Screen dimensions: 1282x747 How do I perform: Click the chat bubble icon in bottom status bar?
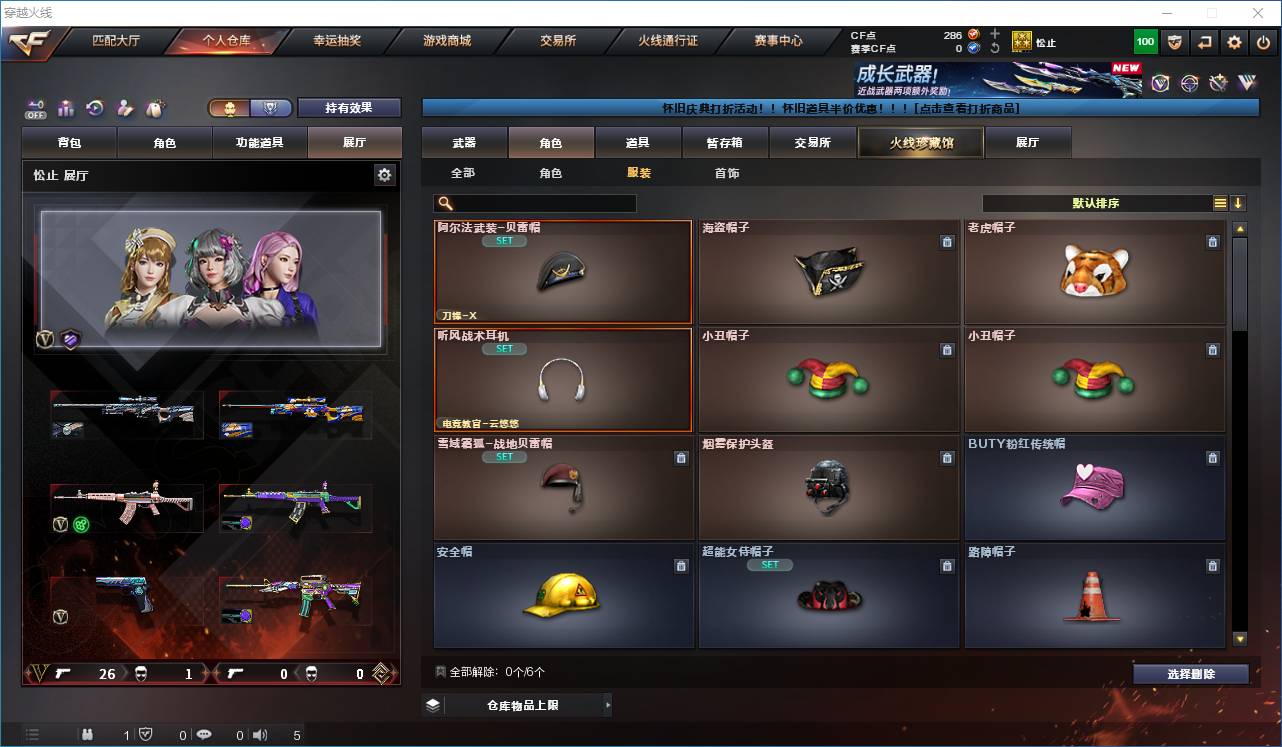(x=205, y=735)
